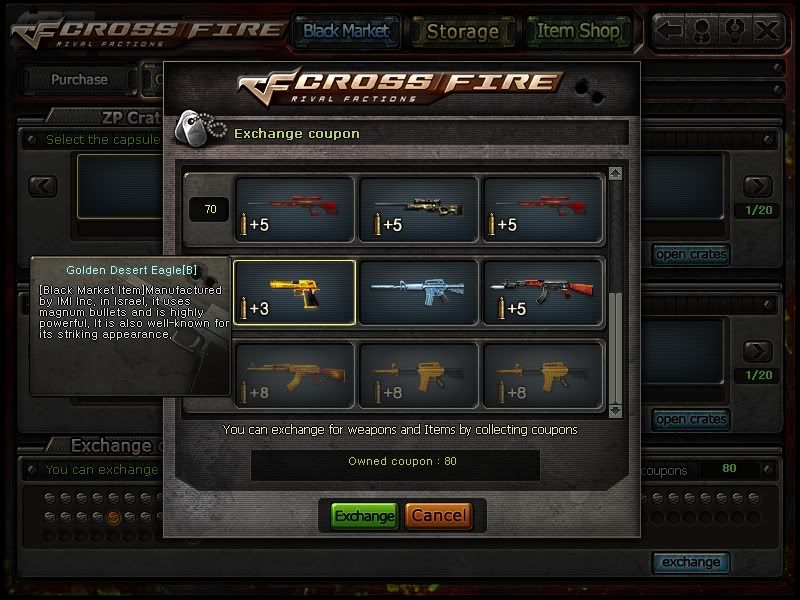
Task: Choose the golden AK-47 tile
Action: click(x=294, y=375)
